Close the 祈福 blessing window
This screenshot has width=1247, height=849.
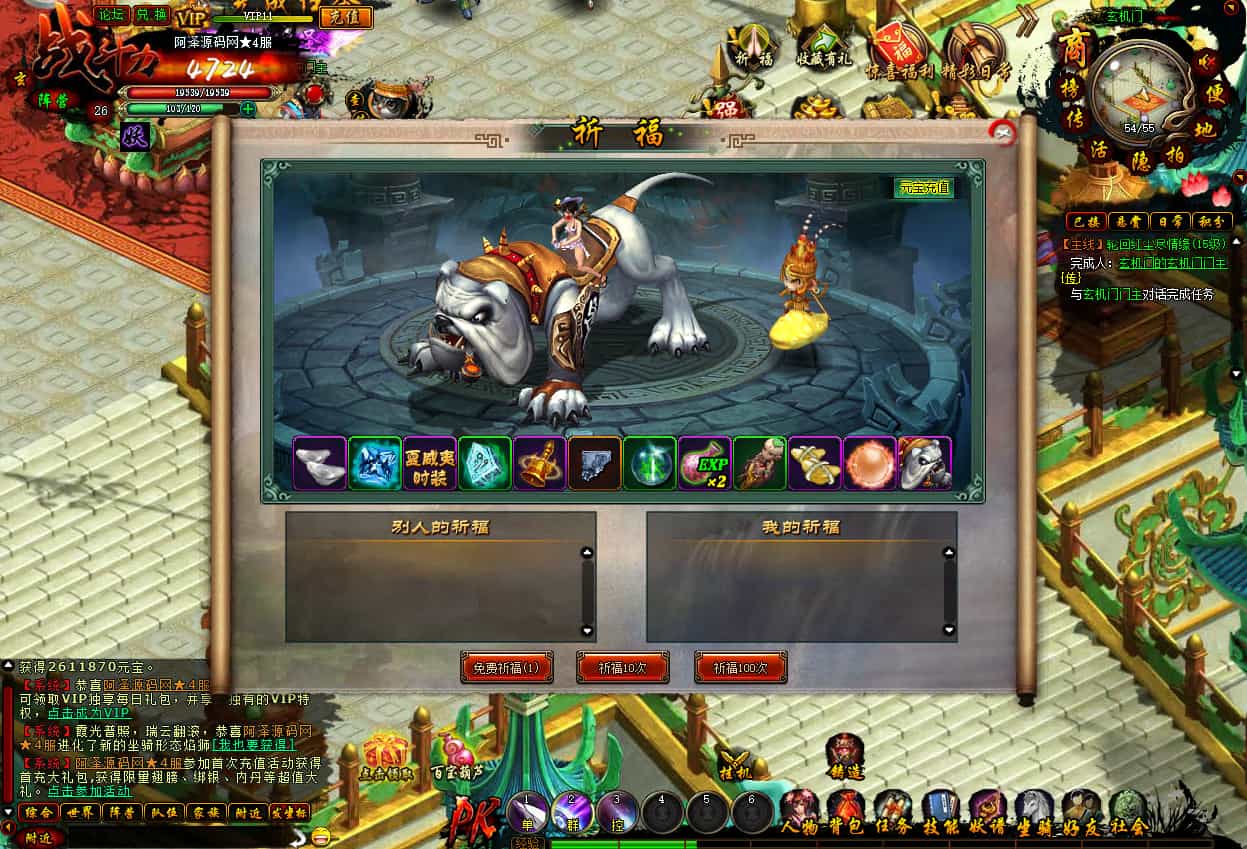(x=1001, y=133)
